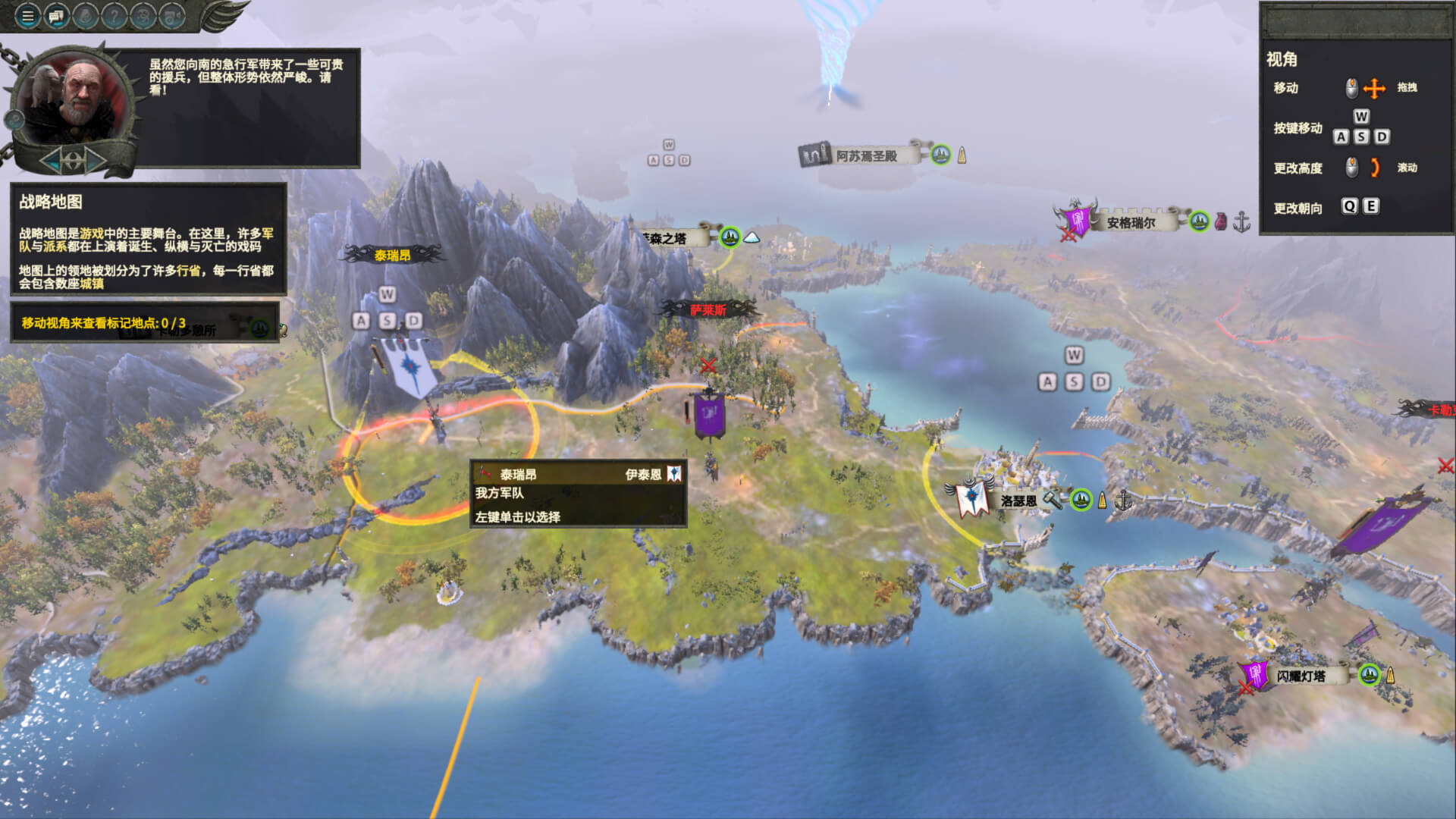Click the mountain climate icon by 森之塔

(752, 237)
